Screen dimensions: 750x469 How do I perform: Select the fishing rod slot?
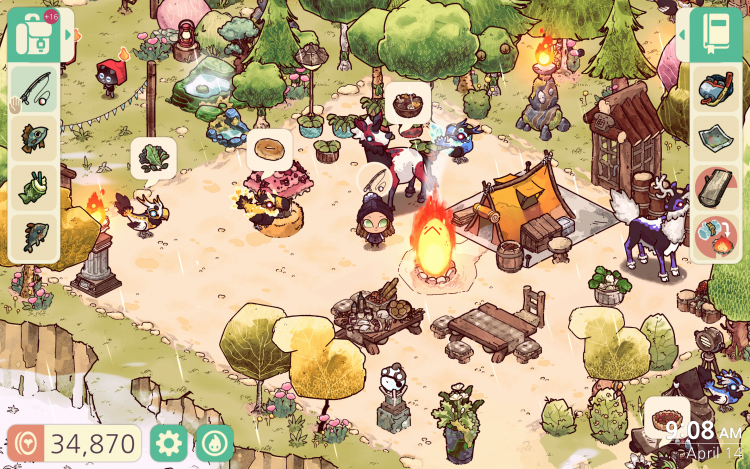click(x=33, y=89)
